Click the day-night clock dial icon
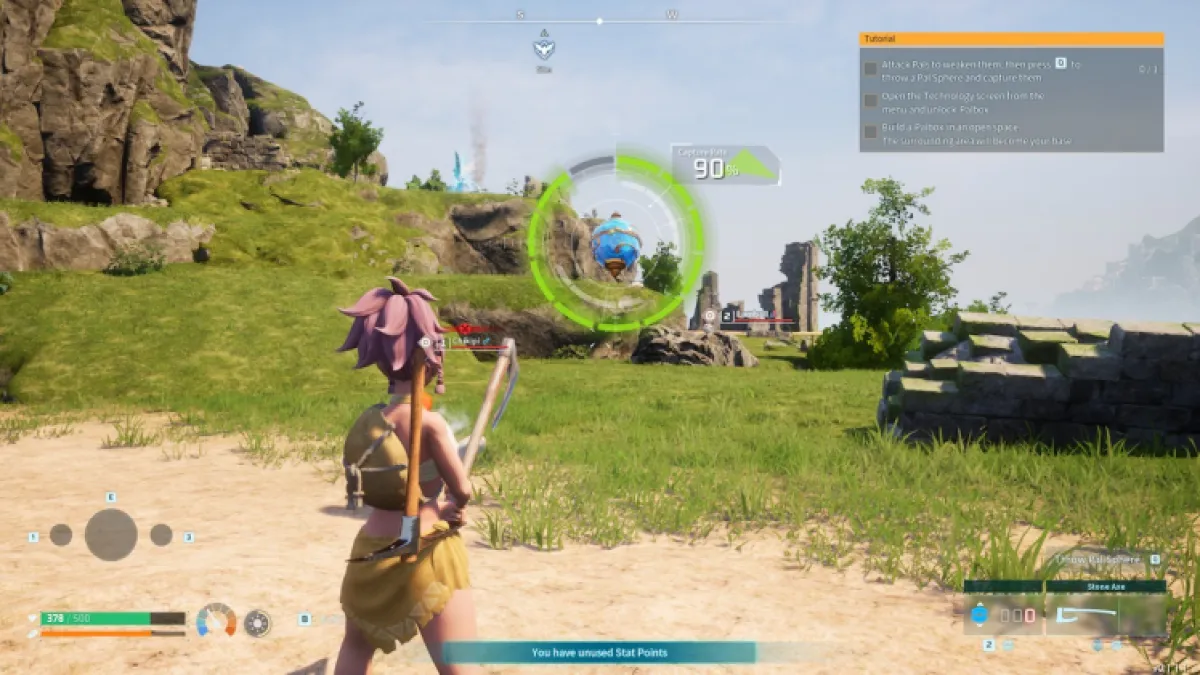Screen dimensions: 1200x675 pos(257,623)
